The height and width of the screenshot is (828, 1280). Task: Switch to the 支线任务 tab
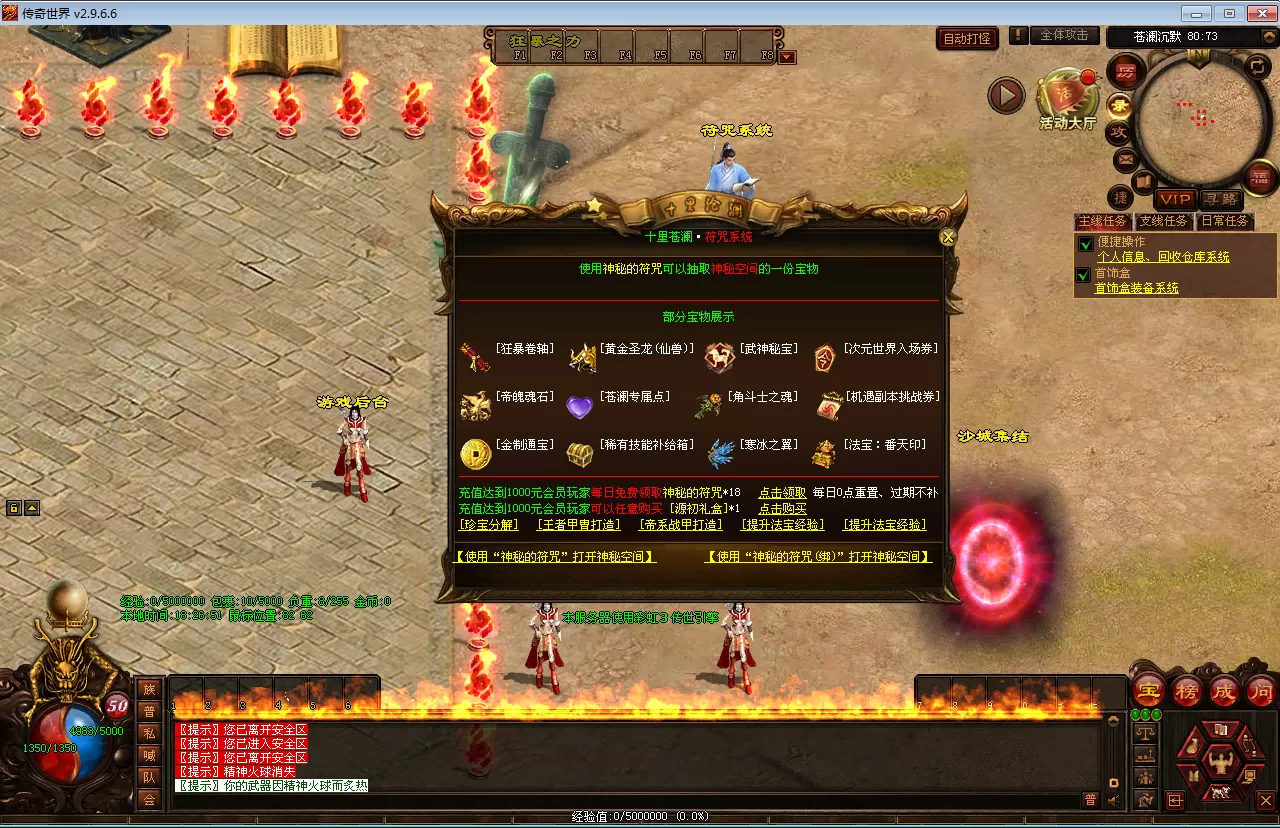click(1163, 221)
